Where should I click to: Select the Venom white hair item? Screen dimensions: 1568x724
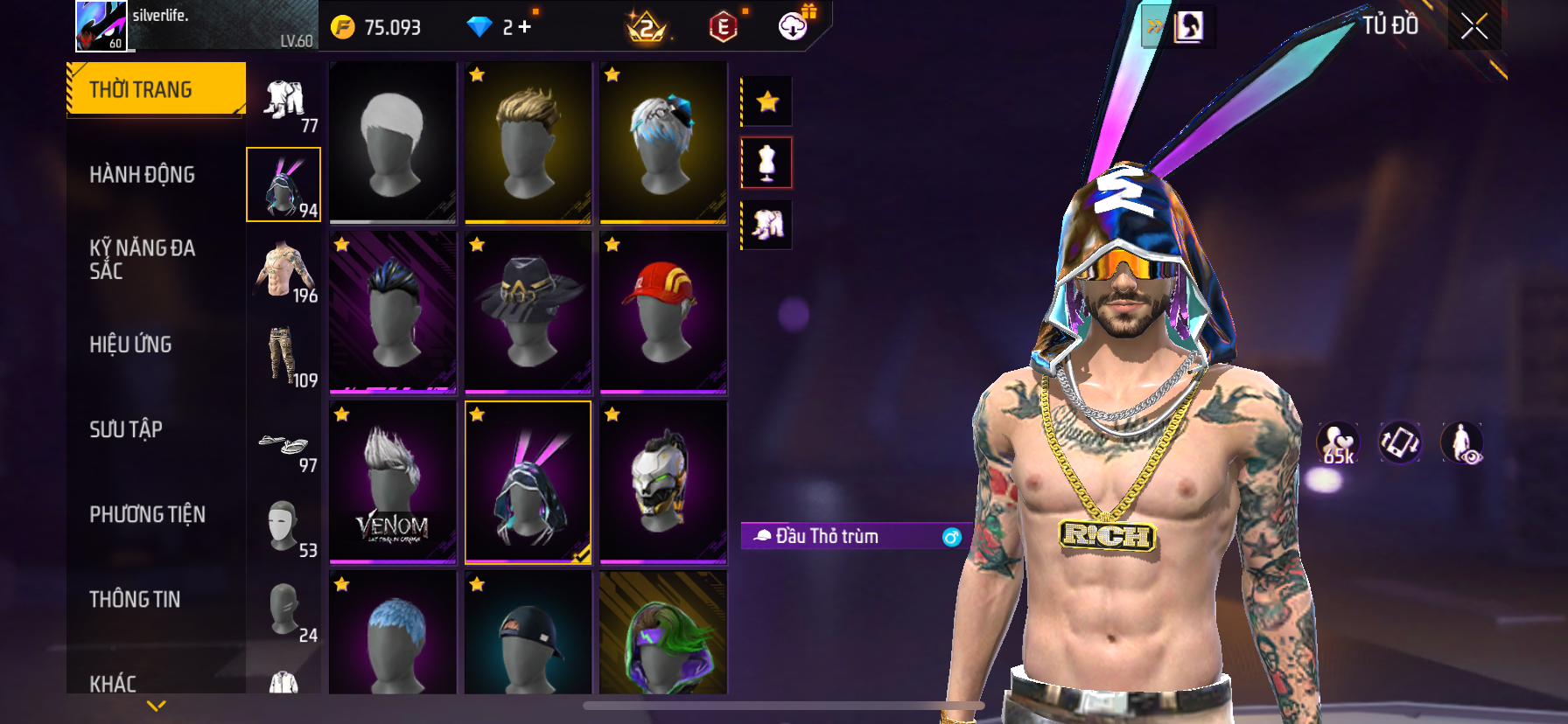tap(393, 481)
